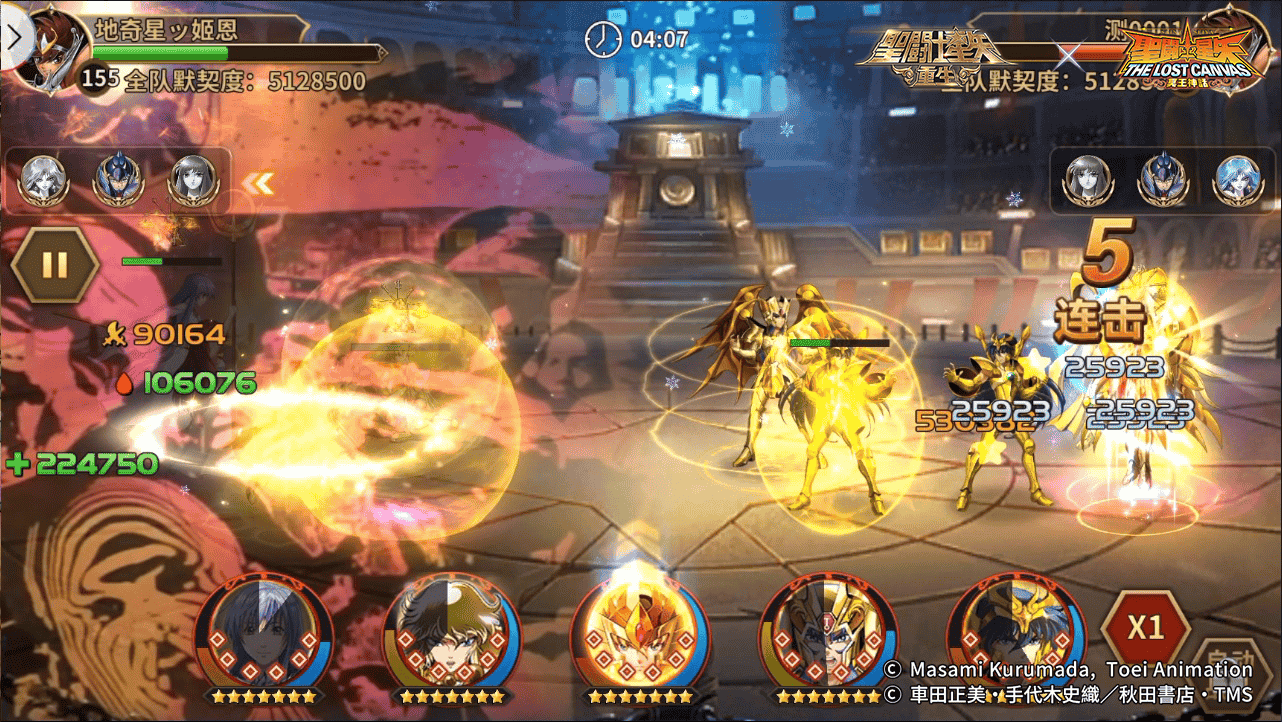The height and width of the screenshot is (722, 1282).
Task: Pause the battle with the hexagon button
Action: click(55, 265)
